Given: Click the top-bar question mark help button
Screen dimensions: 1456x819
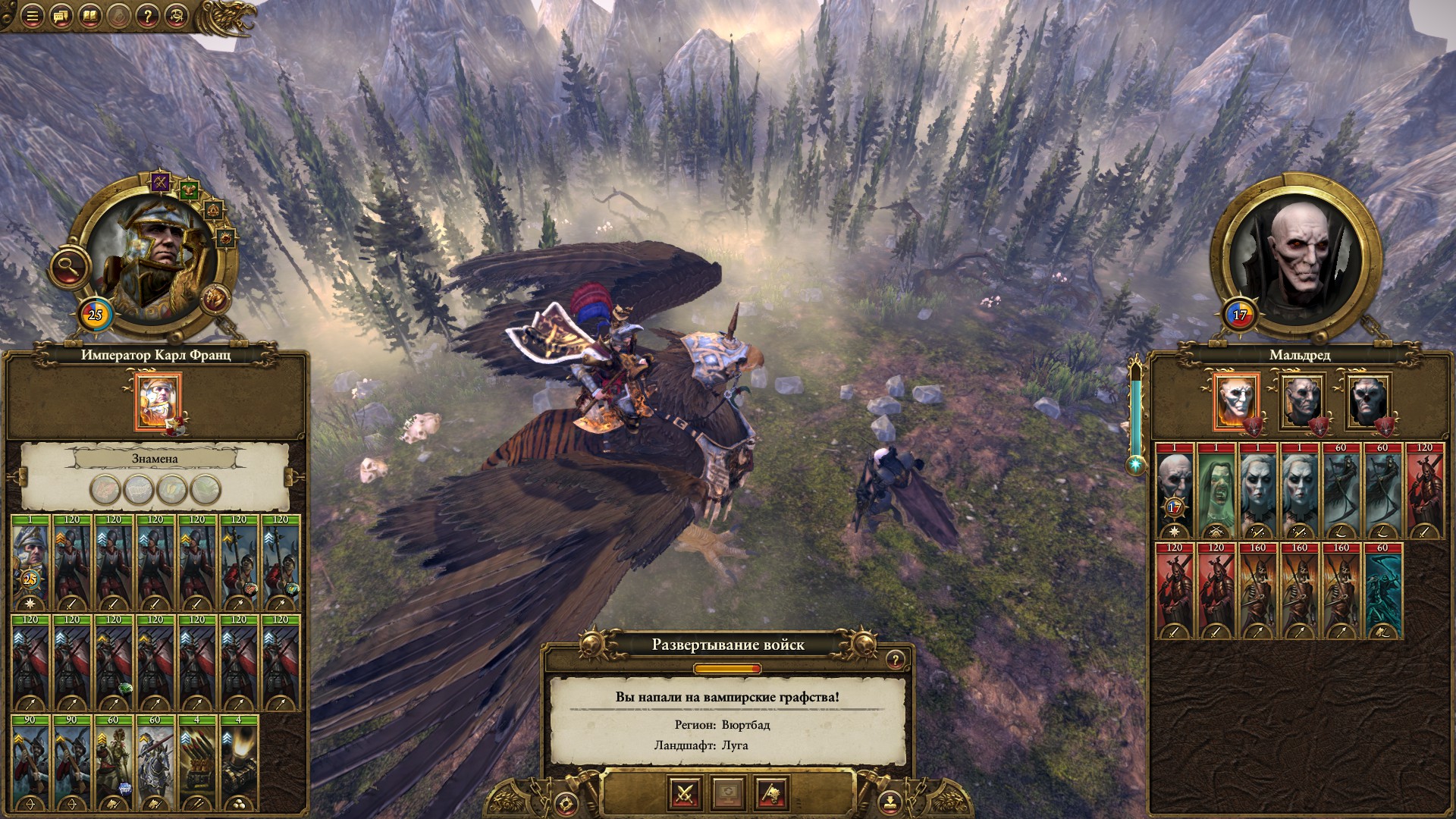Looking at the screenshot, I should point(148,16).
